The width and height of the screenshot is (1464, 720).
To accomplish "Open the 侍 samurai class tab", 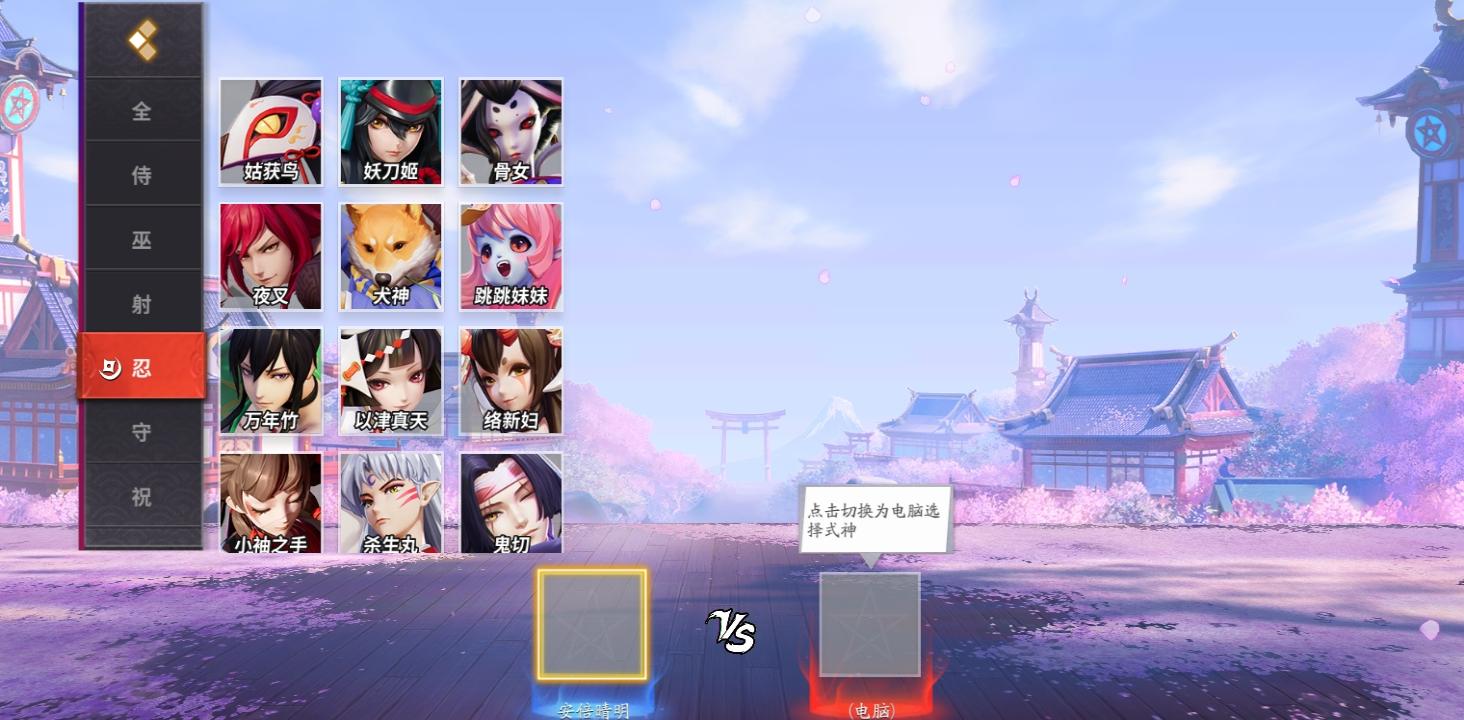I will [142, 175].
